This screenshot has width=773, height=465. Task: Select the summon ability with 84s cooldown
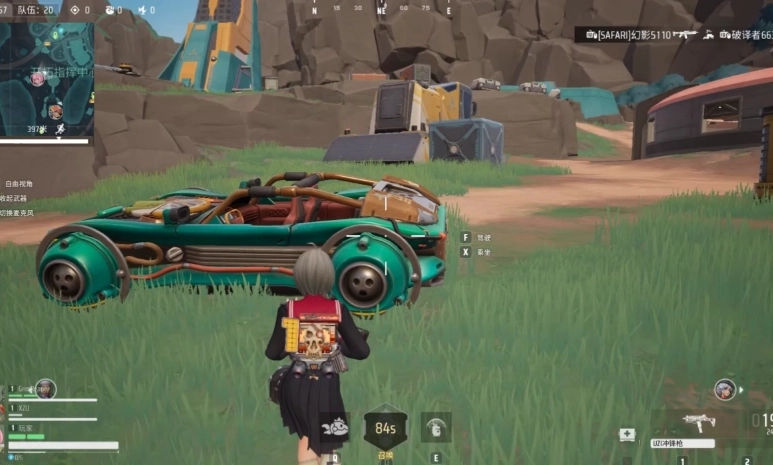point(385,428)
